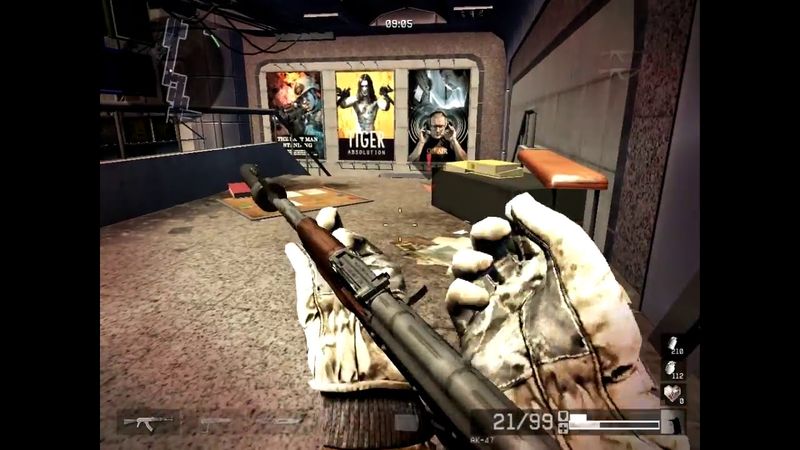Screen dimensions: 800x450
Task: Click the loot bag icon showing 210
Action: [x=673, y=343]
